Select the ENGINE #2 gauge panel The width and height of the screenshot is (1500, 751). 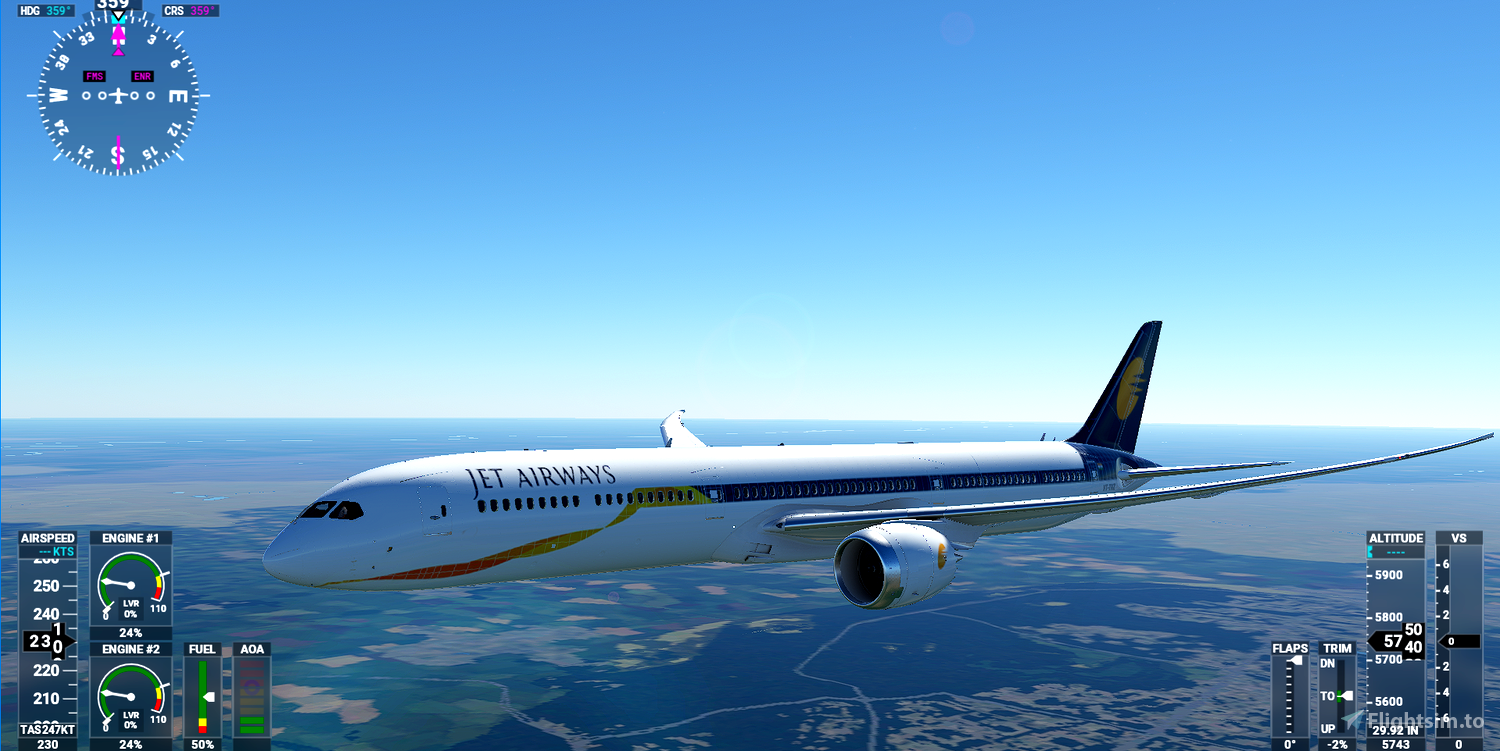pyautogui.click(x=131, y=697)
